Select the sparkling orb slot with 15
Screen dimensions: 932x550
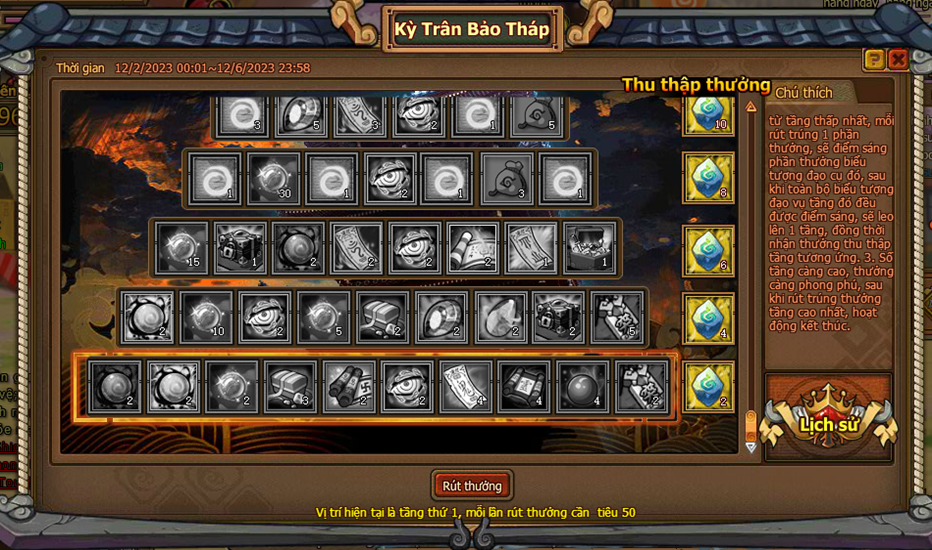coord(182,248)
